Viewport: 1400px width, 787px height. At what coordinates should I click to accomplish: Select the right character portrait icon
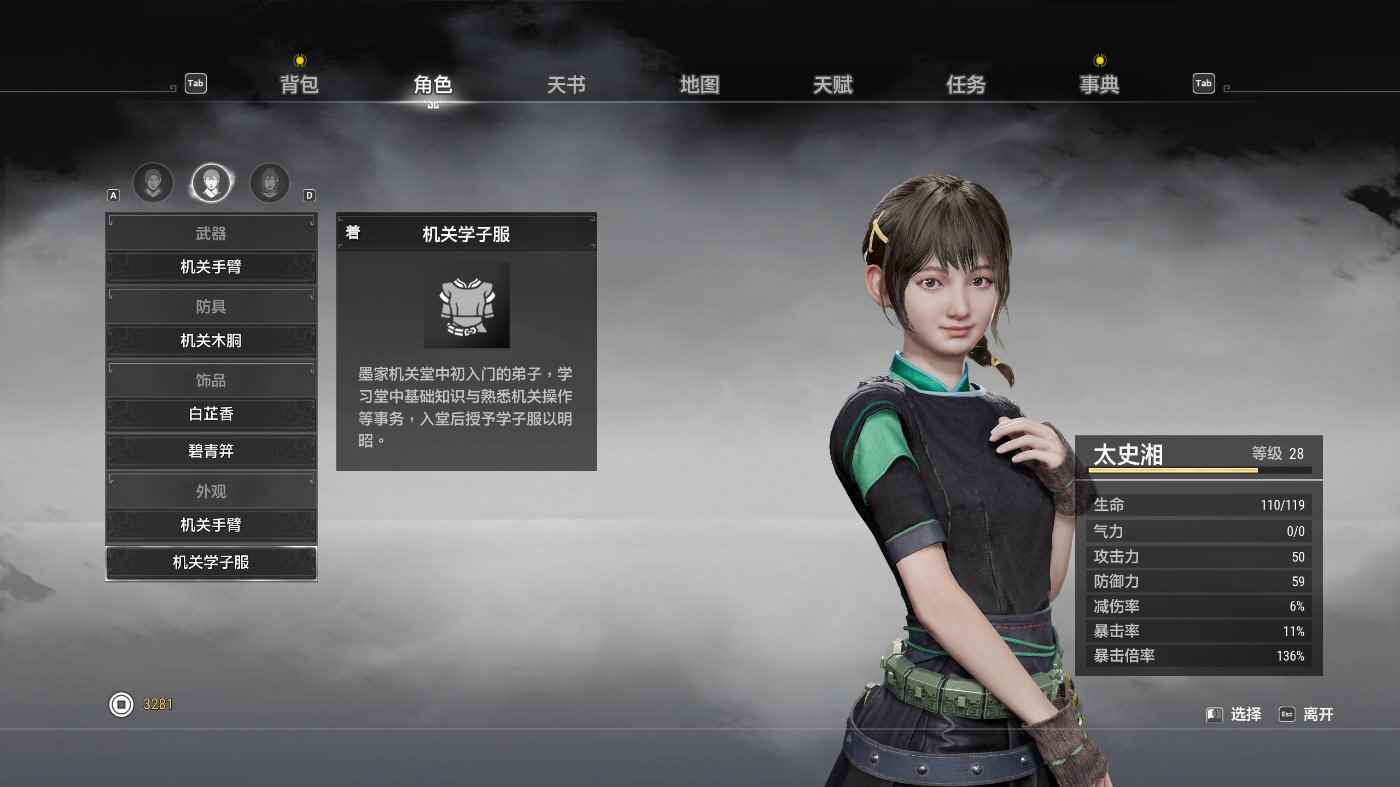coord(269,183)
